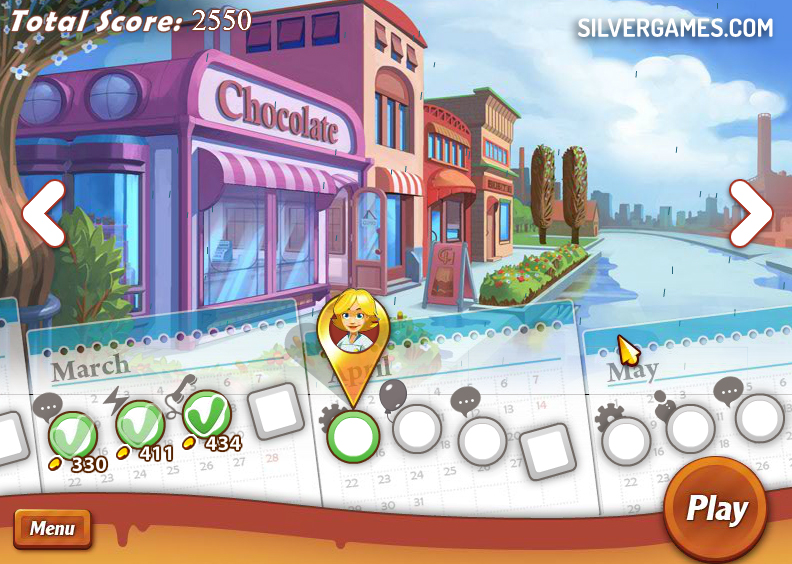Image resolution: width=792 pixels, height=564 pixels.
Task: Choose the April level with the speech bubble
Action: (482, 440)
